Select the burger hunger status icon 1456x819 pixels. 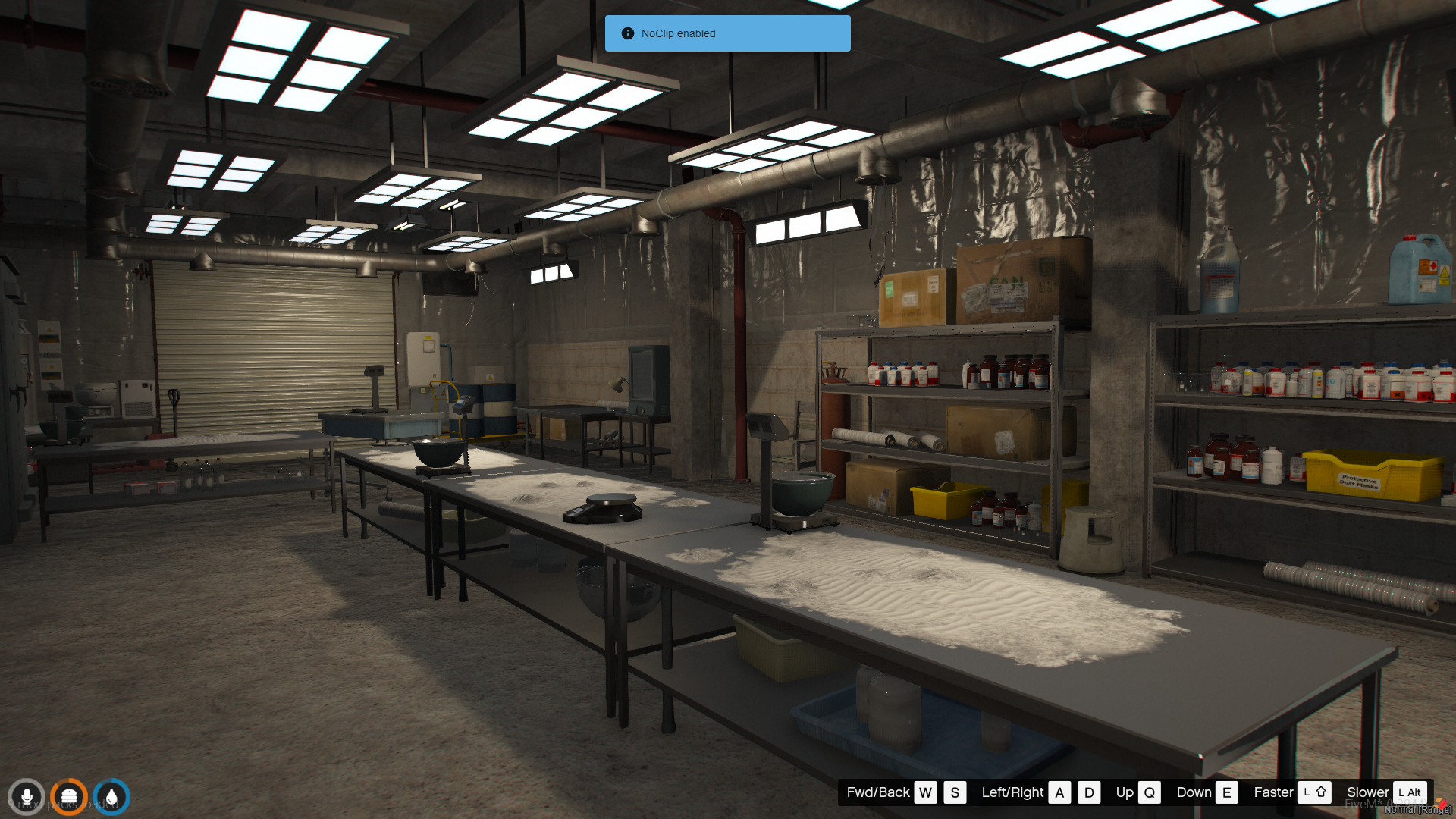click(x=69, y=797)
